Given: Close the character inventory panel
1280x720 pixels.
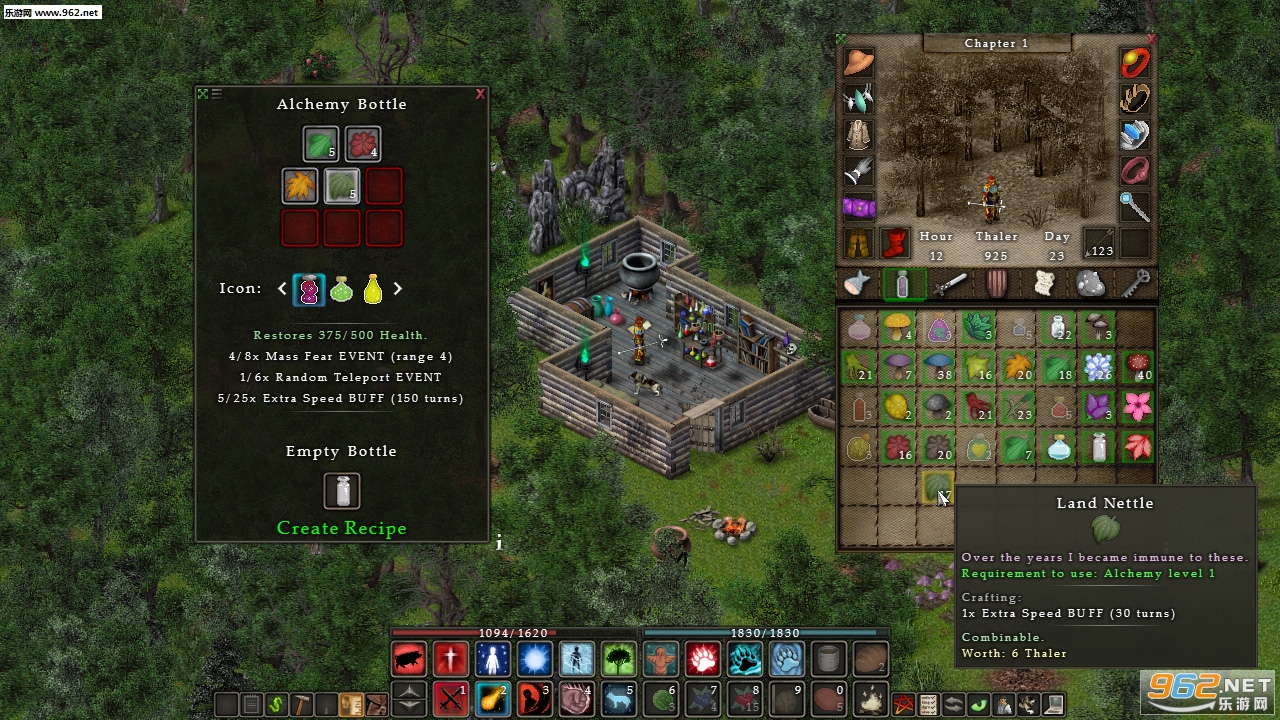Looking at the screenshot, I should (1151, 40).
